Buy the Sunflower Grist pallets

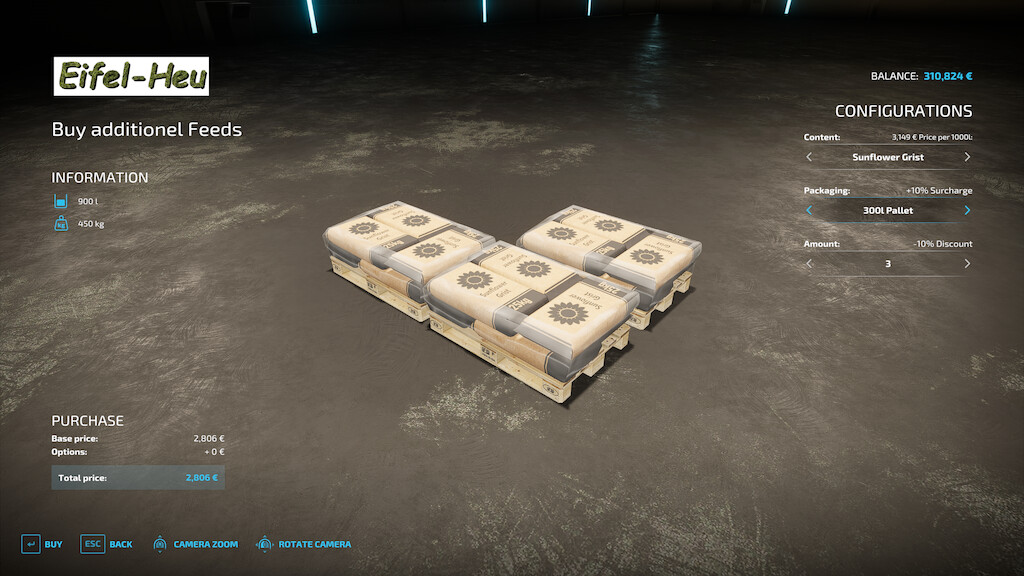(42, 544)
